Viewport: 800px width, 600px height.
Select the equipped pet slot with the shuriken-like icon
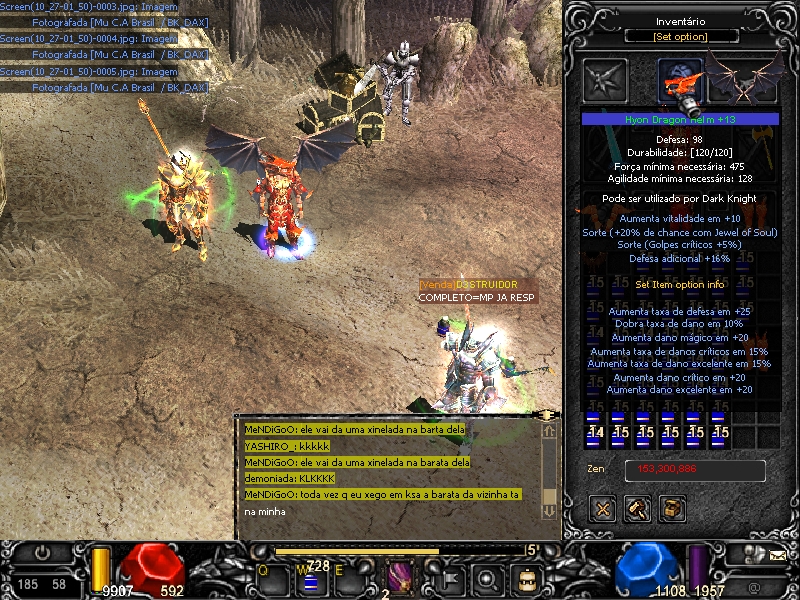pos(606,81)
